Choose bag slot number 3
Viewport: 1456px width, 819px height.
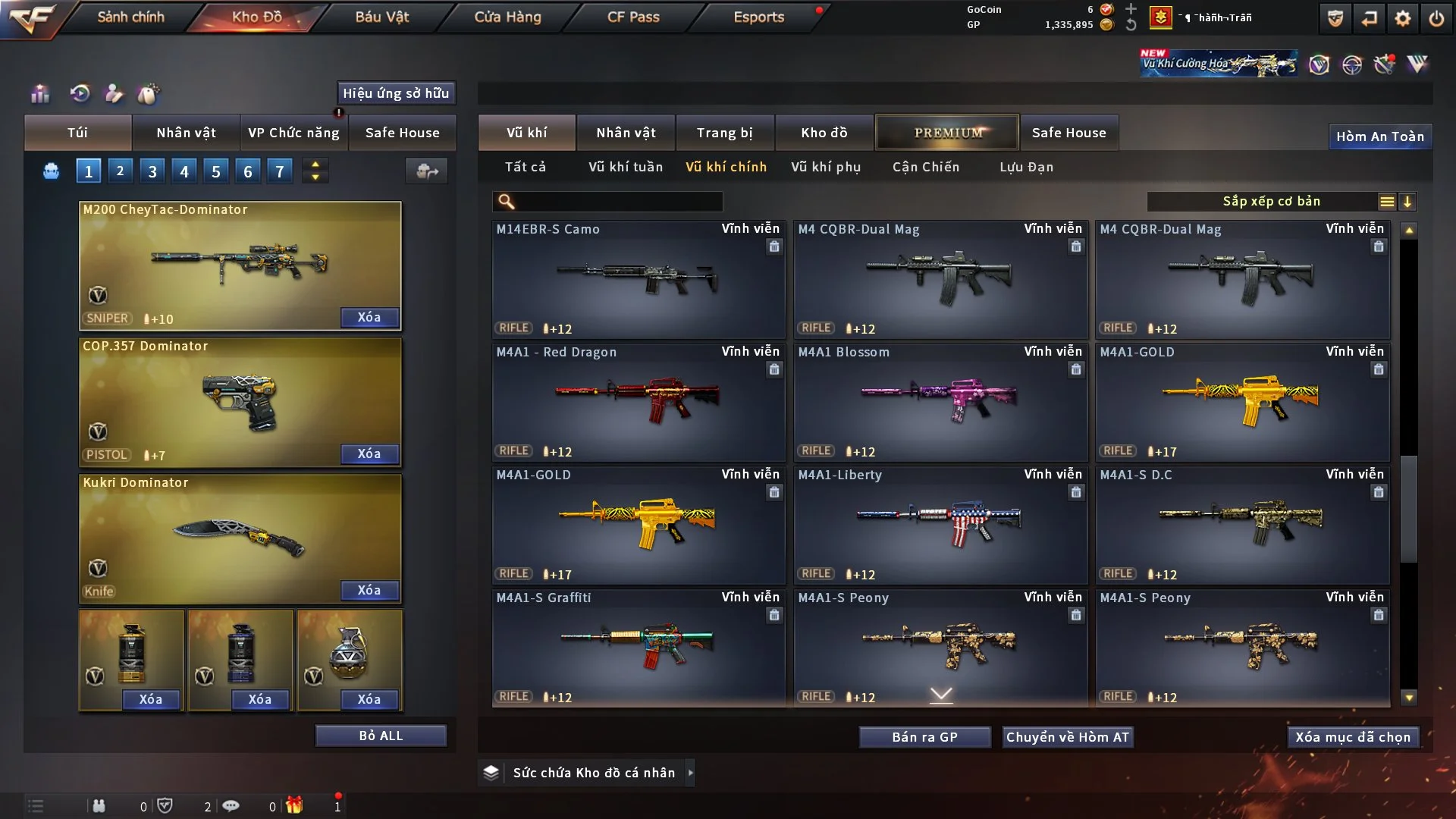click(152, 171)
